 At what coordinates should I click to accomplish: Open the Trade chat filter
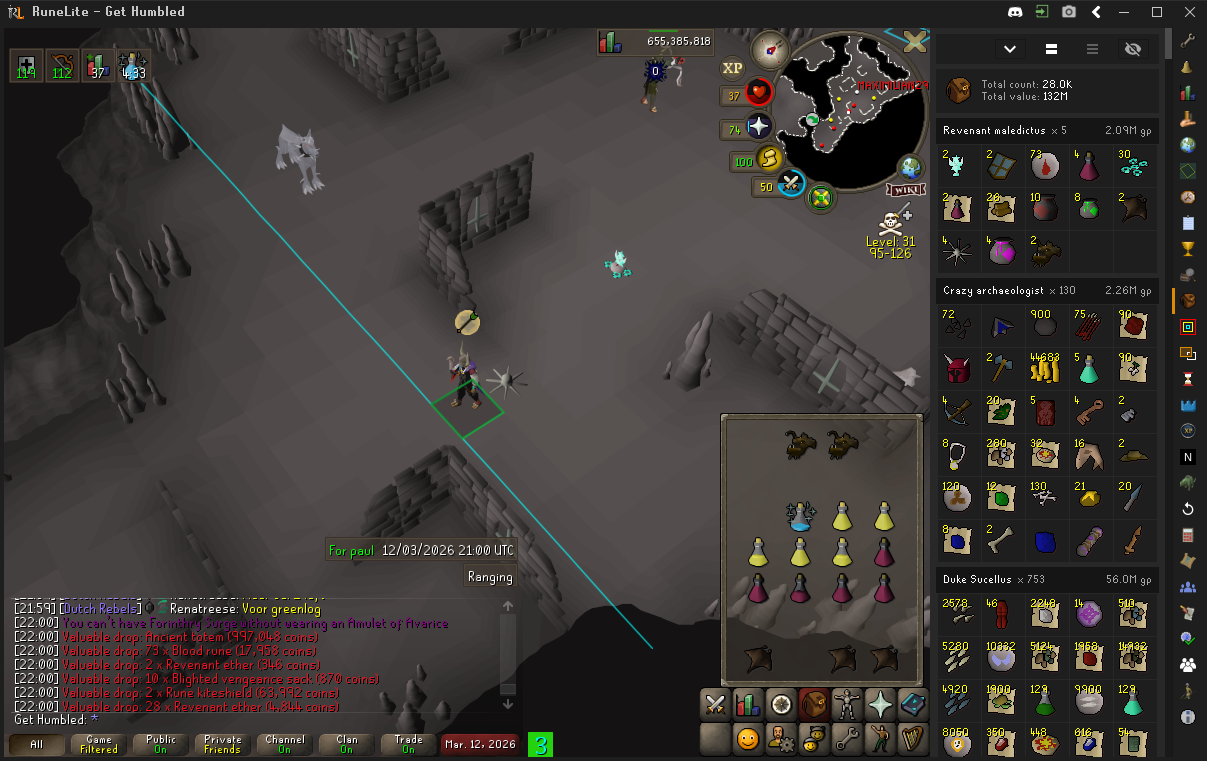tap(408, 744)
